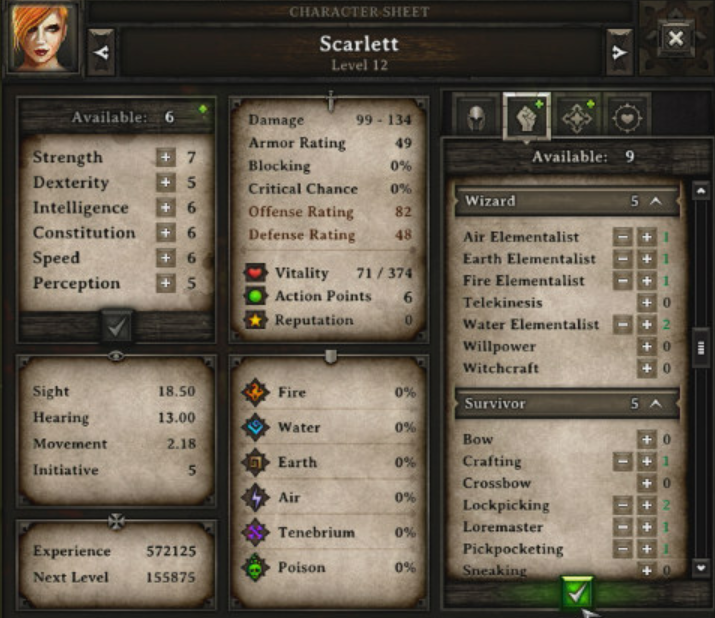The image size is (715, 618).
Task: Increase the Dexterity attribute
Action: [165, 183]
